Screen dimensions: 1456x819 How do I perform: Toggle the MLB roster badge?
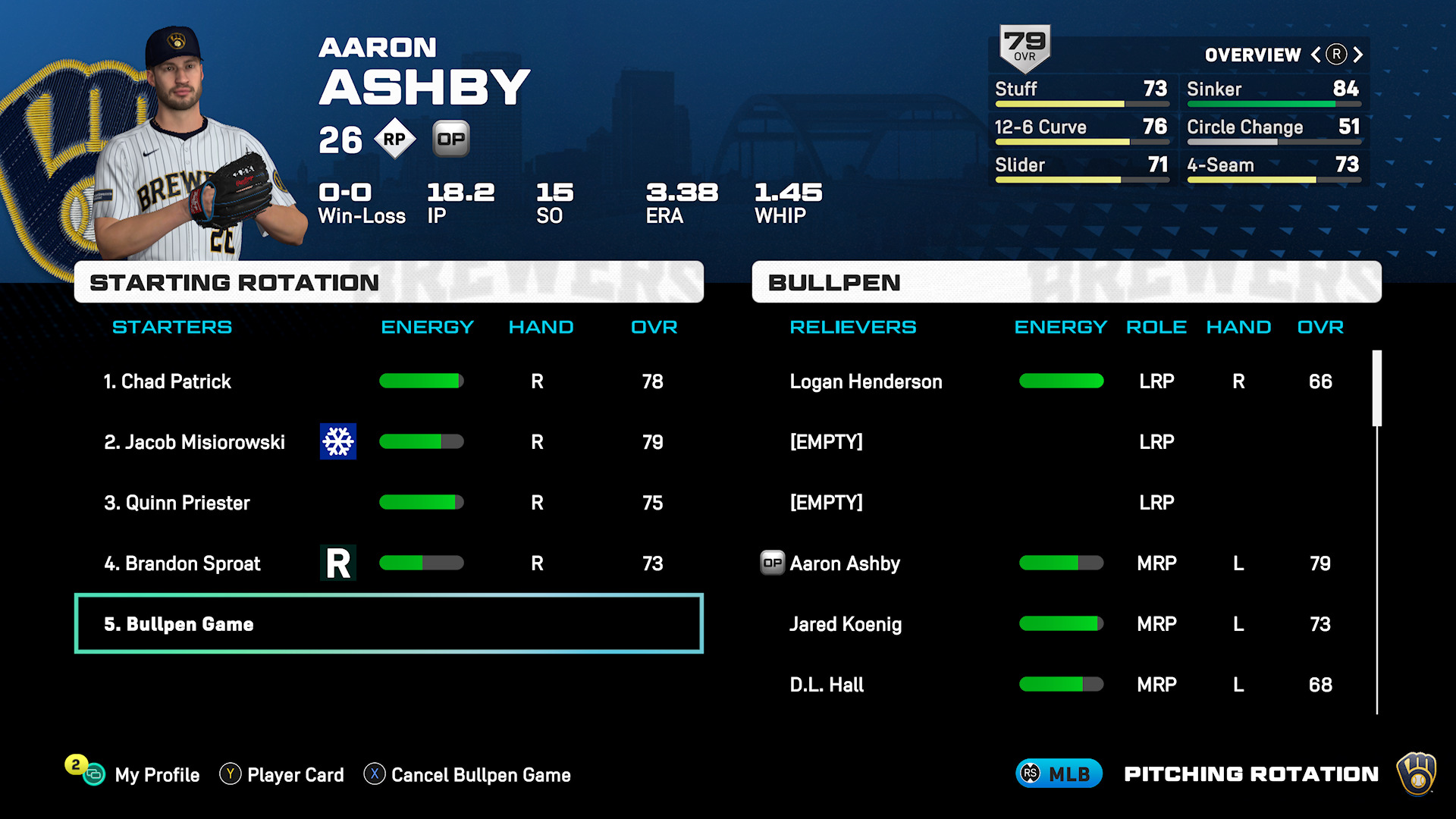1058,774
